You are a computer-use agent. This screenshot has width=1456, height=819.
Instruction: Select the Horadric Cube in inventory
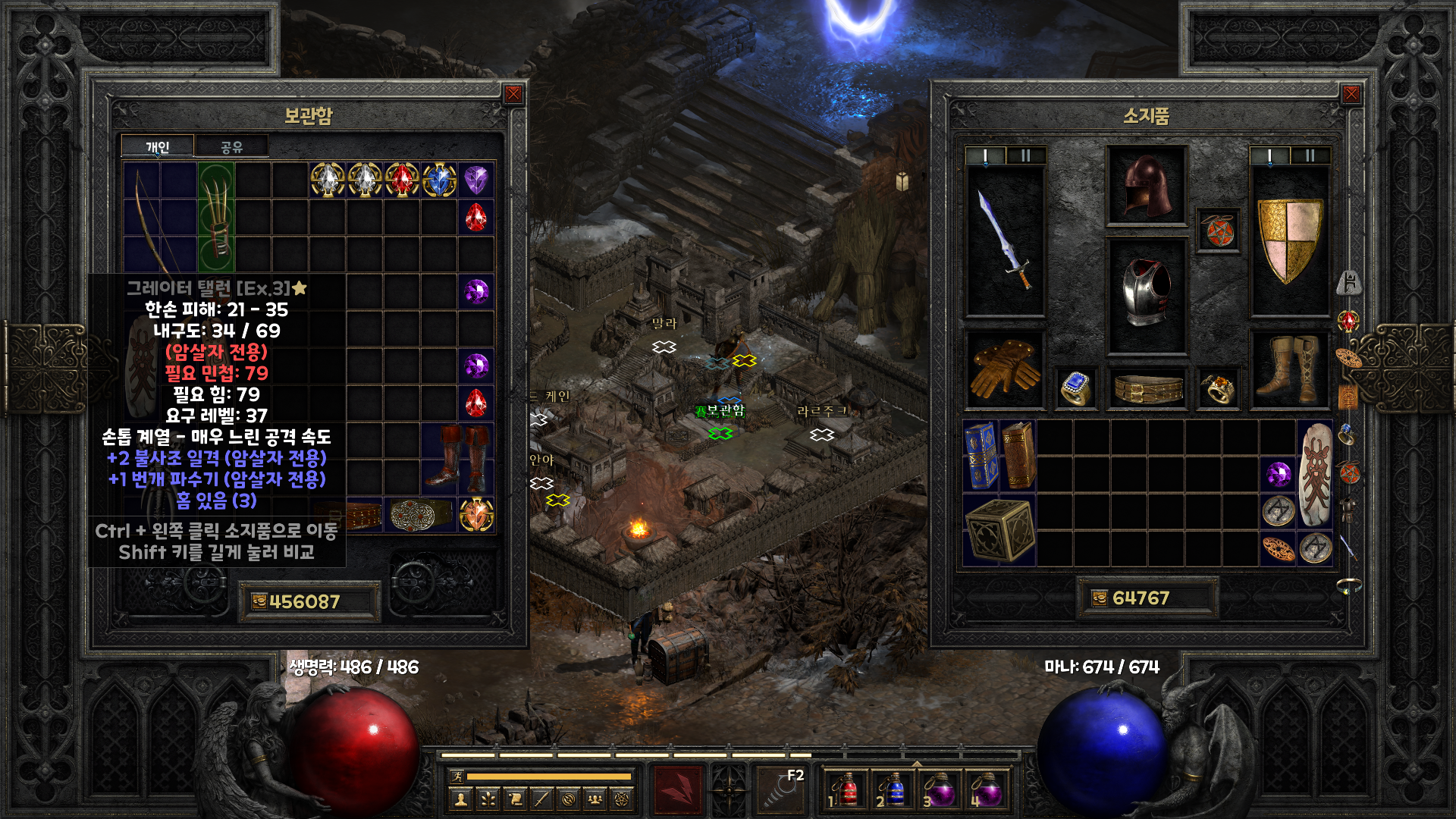tap(999, 530)
